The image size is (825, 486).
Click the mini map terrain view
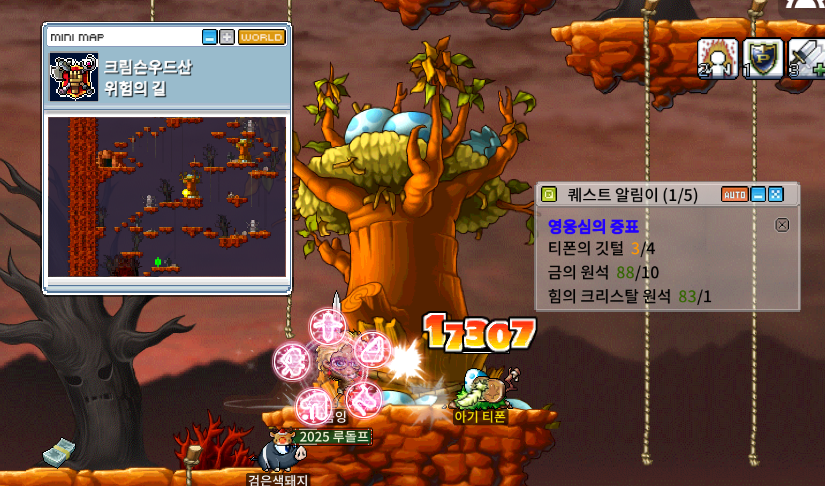[167, 196]
